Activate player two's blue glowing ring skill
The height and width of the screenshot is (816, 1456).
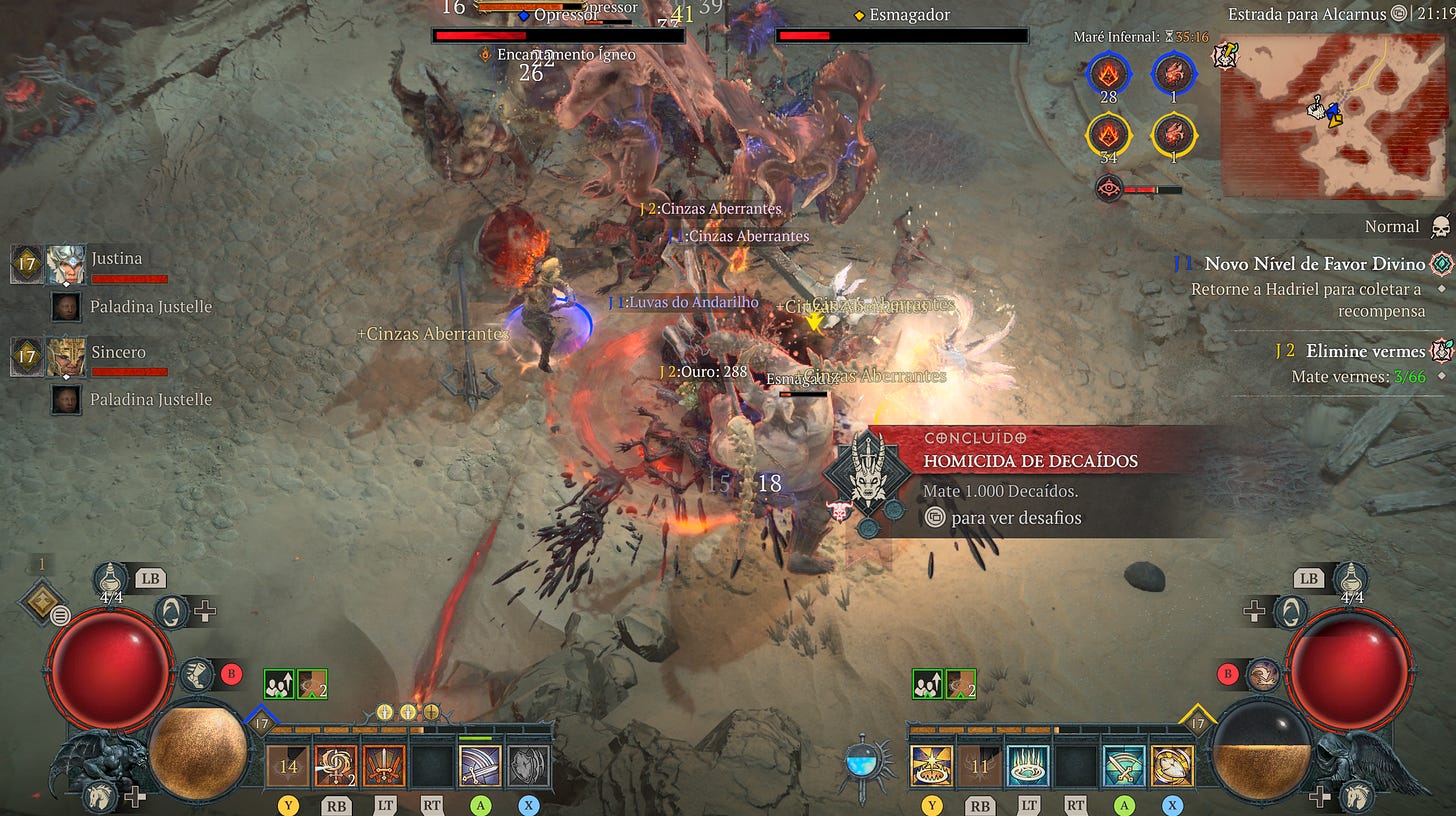coord(1027,766)
